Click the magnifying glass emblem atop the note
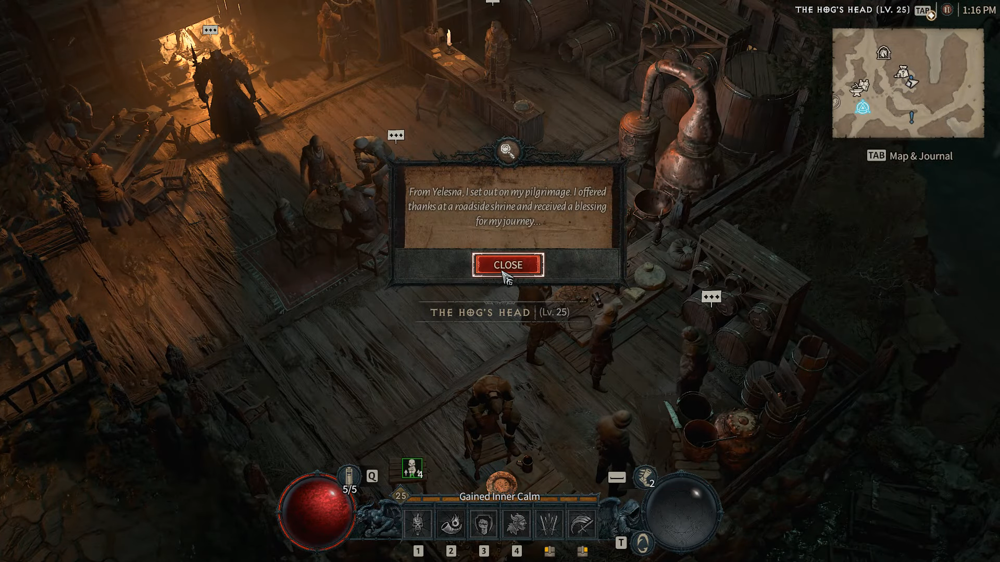The height and width of the screenshot is (562, 1000). click(507, 151)
